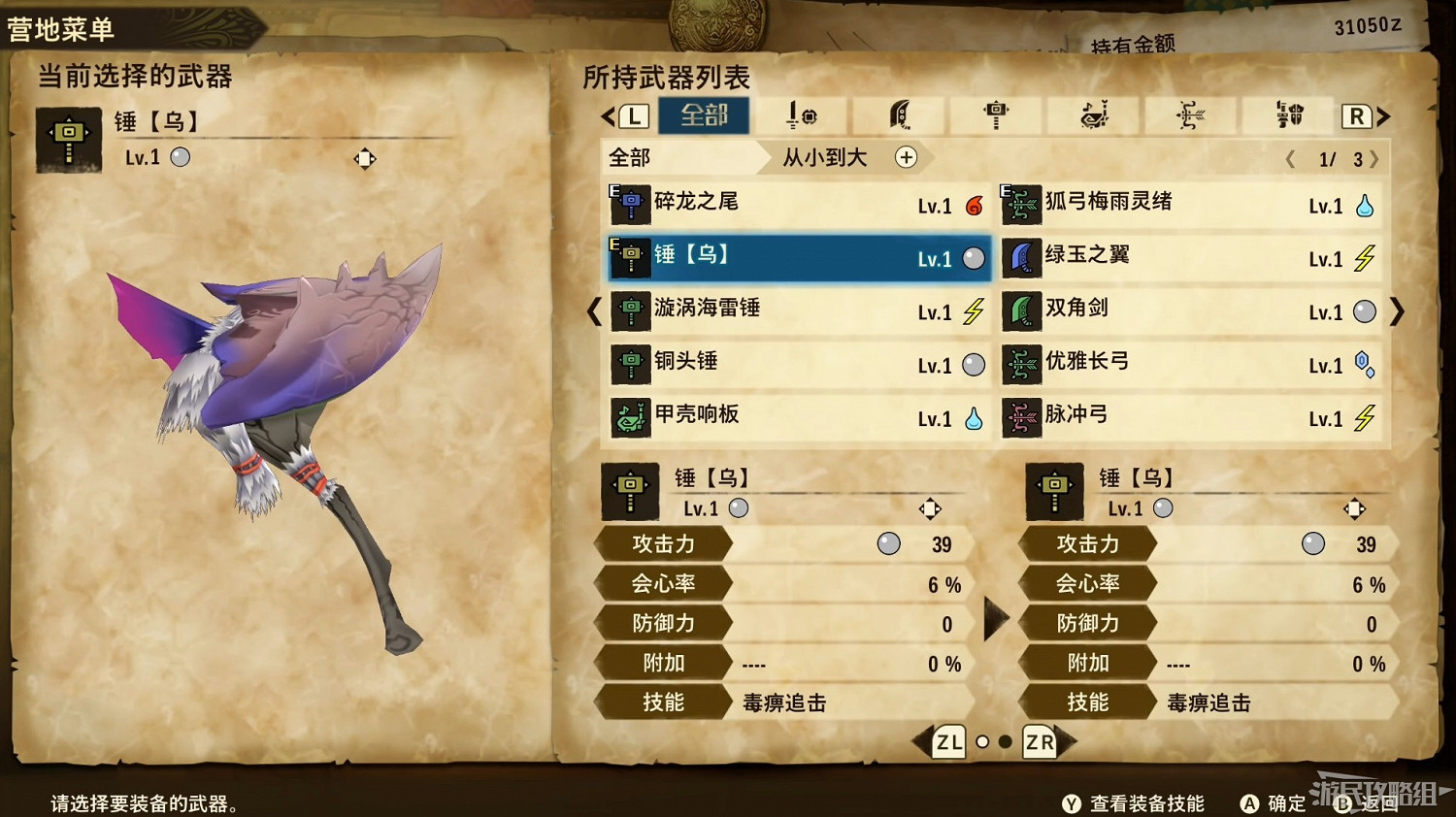The image size is (1456, 817).
Task: Switch to the 全部 category tab
Action: 704,115
